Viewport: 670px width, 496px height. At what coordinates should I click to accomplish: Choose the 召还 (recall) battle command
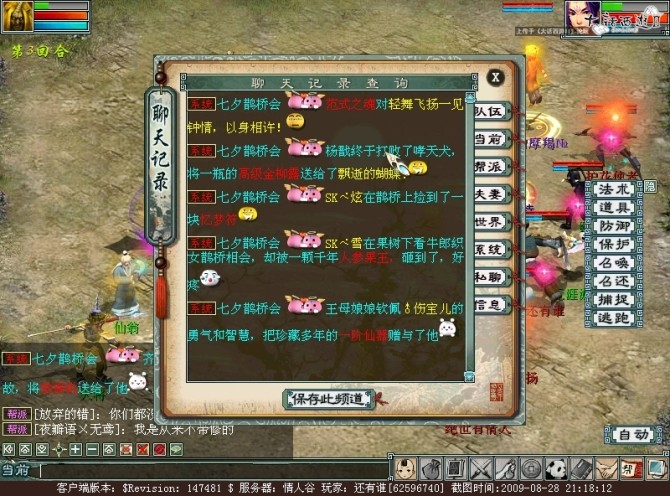tap(613, 281)
